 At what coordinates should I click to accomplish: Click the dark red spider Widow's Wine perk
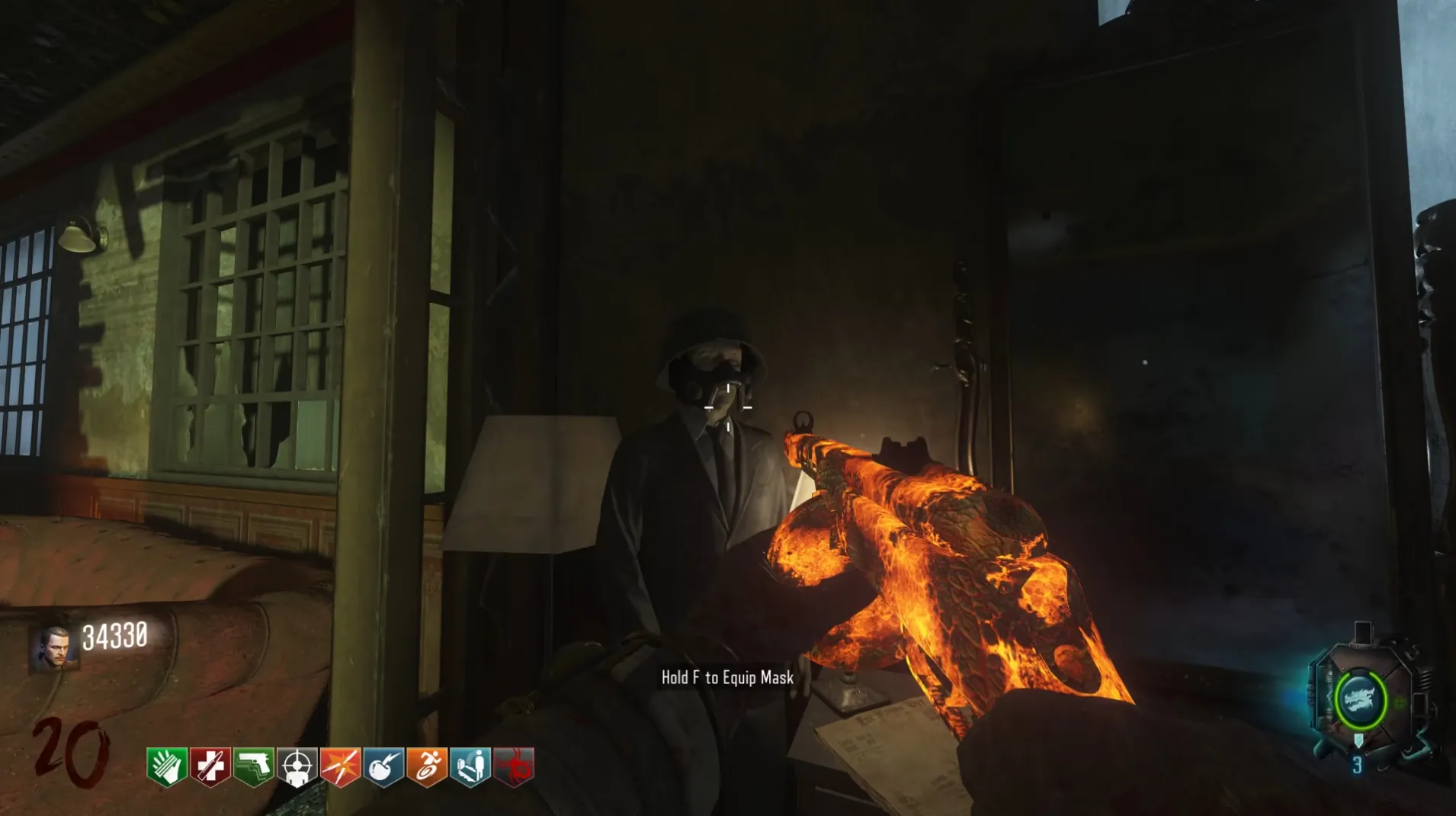point(514,766)
